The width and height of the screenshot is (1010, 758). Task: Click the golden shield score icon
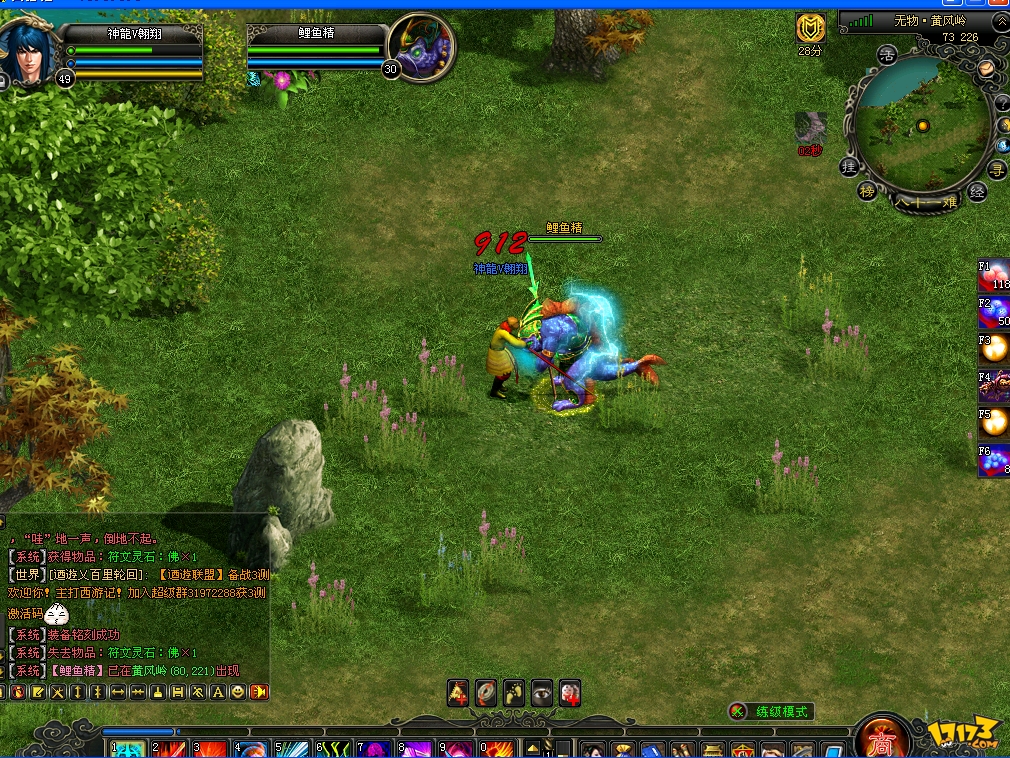(x=809, y=27)
